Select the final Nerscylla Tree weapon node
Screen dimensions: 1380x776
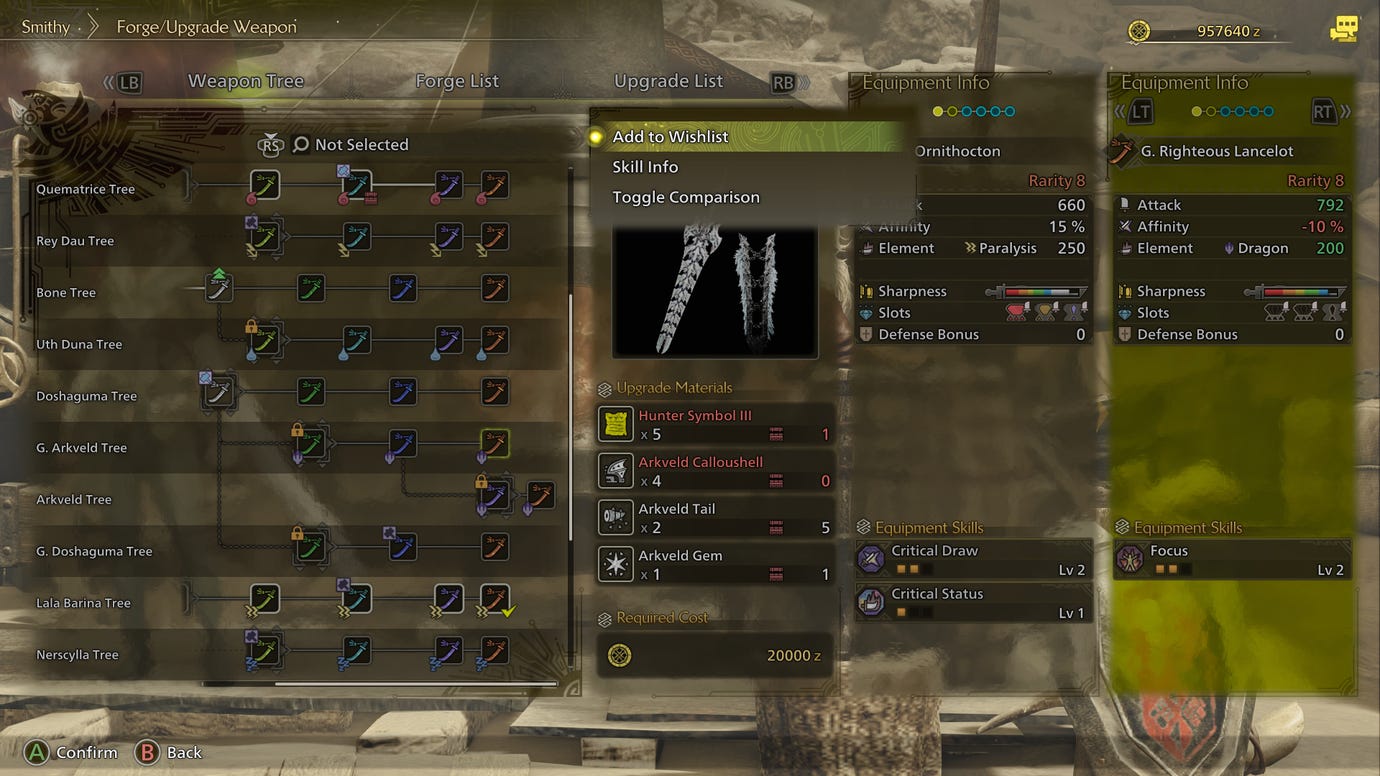pos(493,651)
